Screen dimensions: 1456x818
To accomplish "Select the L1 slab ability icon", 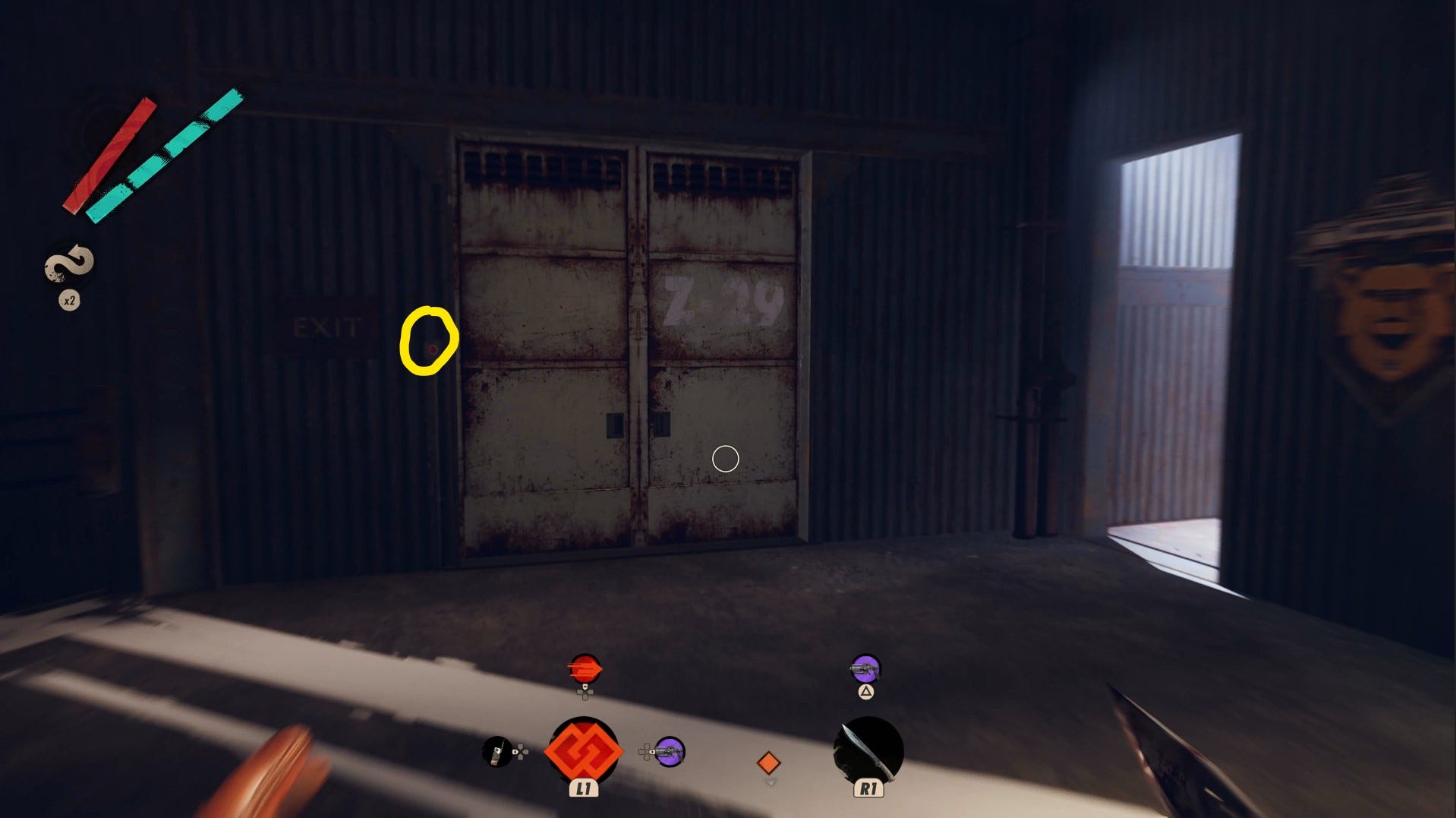I will (584, 749).
